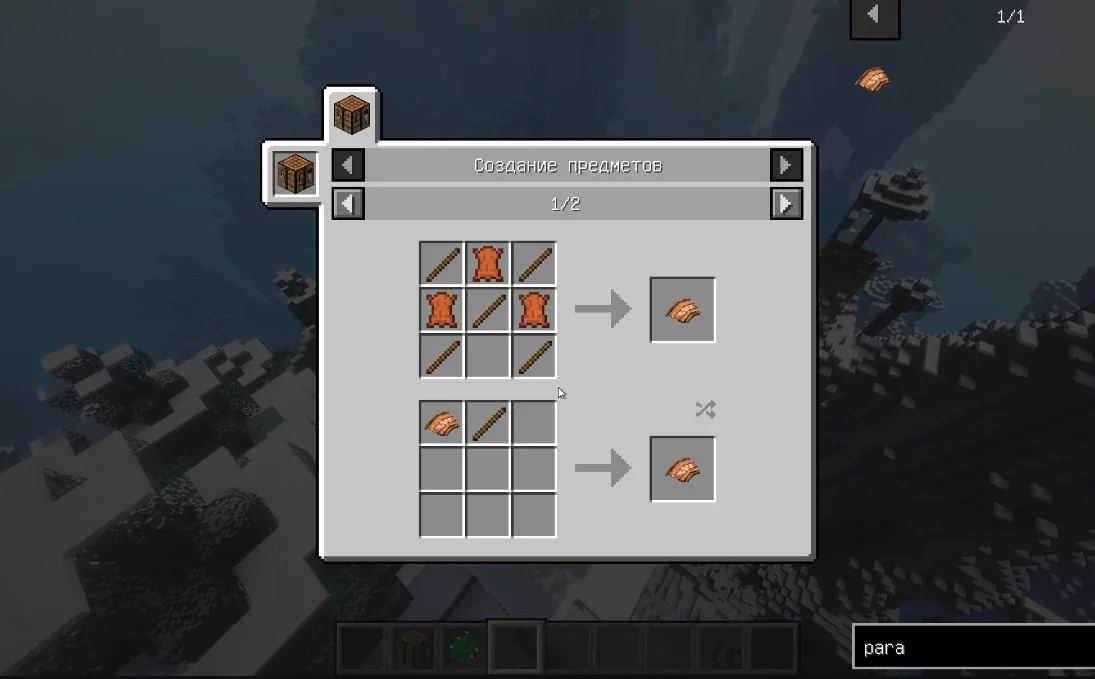Click the crafting table catalyst icon beside the panel
The height and width of the screenshot is (679, 1095).
(295, 174)
